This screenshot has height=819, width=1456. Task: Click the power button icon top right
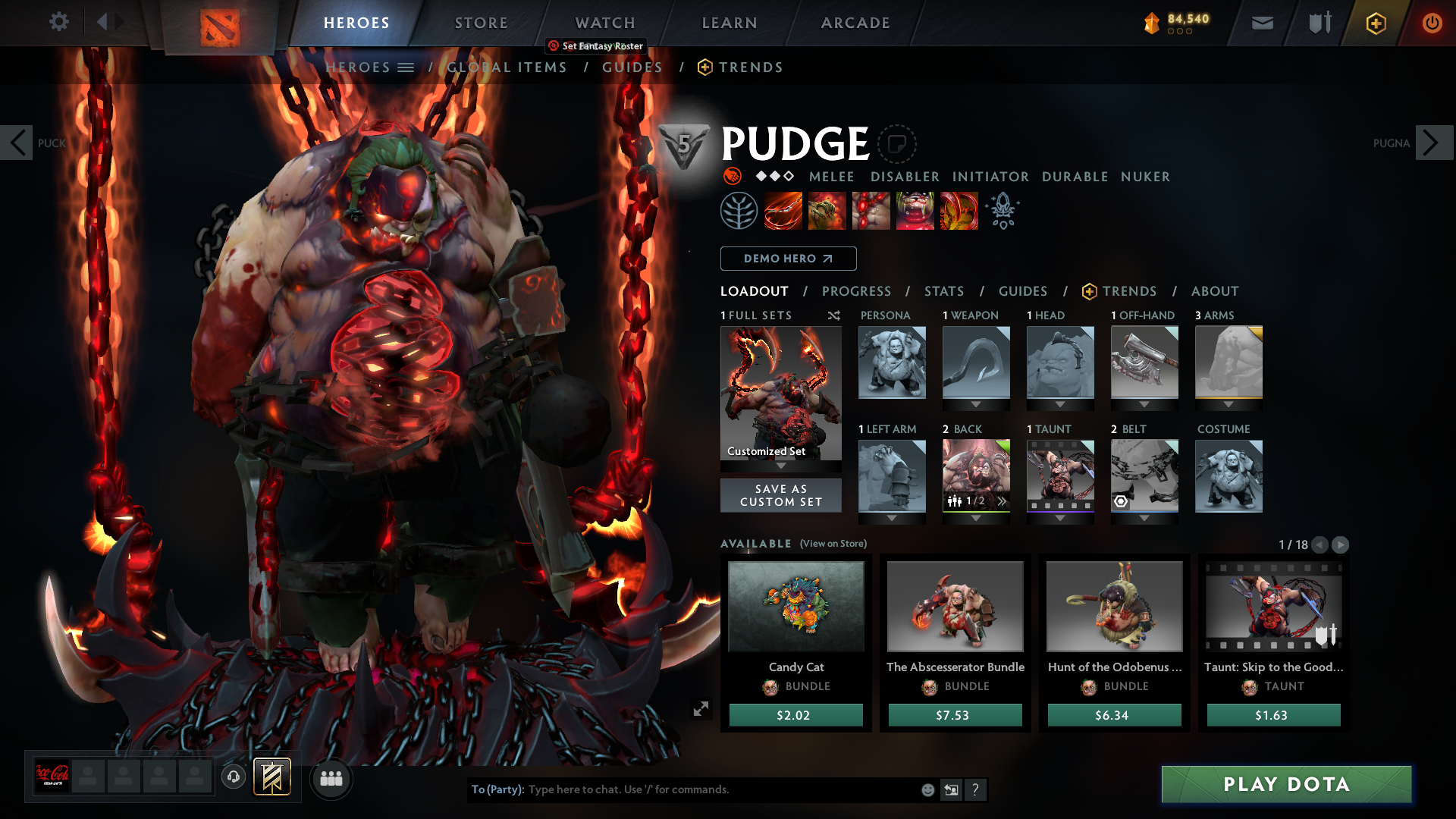pos(1432,23)
